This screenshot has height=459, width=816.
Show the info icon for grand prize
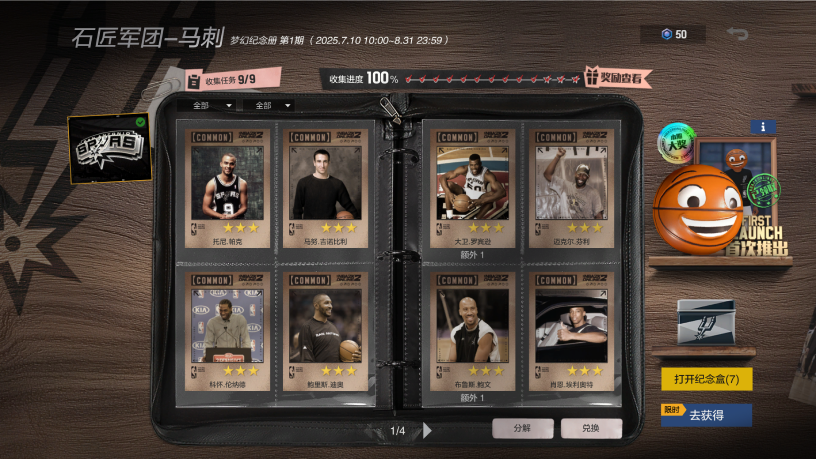(x=762, y=127)
